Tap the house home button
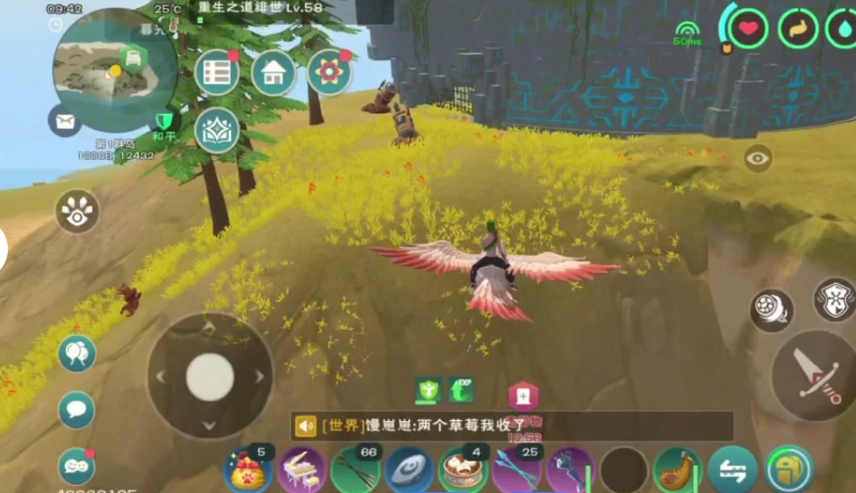 click(273, 72)
